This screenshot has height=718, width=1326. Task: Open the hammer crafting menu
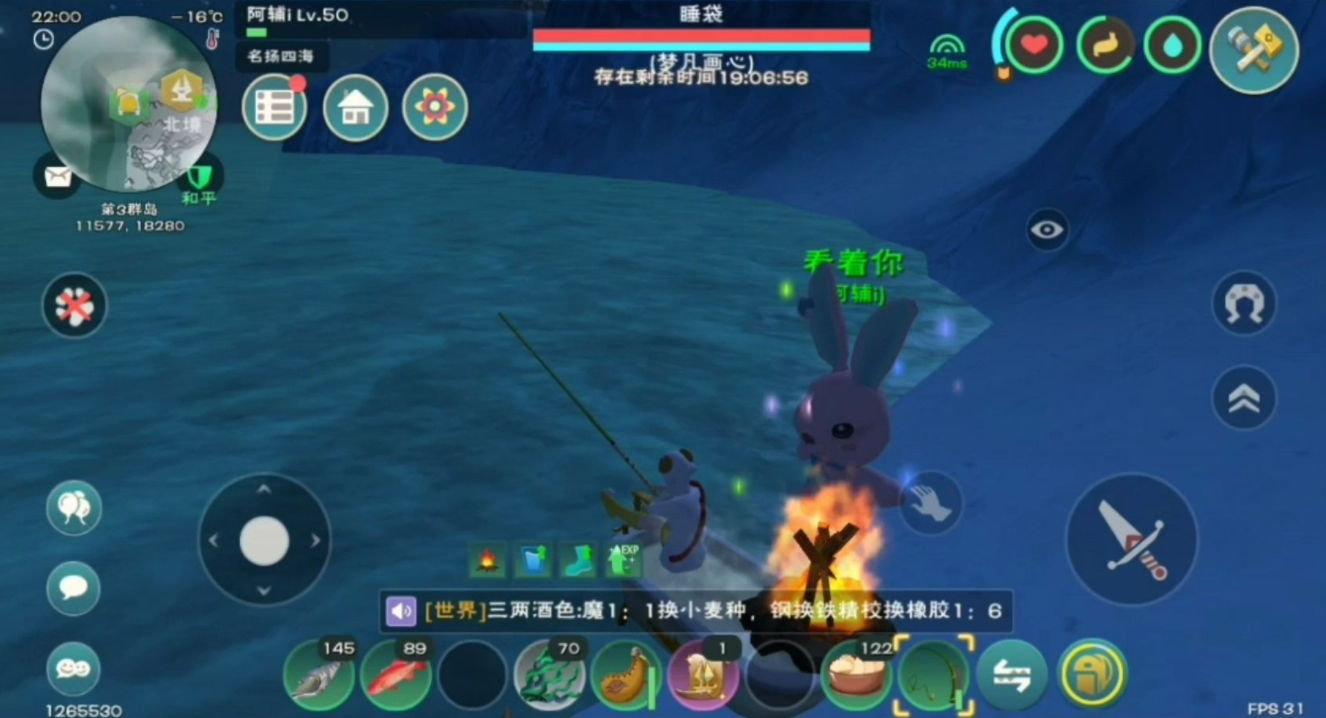click(x=1253, y=50)
